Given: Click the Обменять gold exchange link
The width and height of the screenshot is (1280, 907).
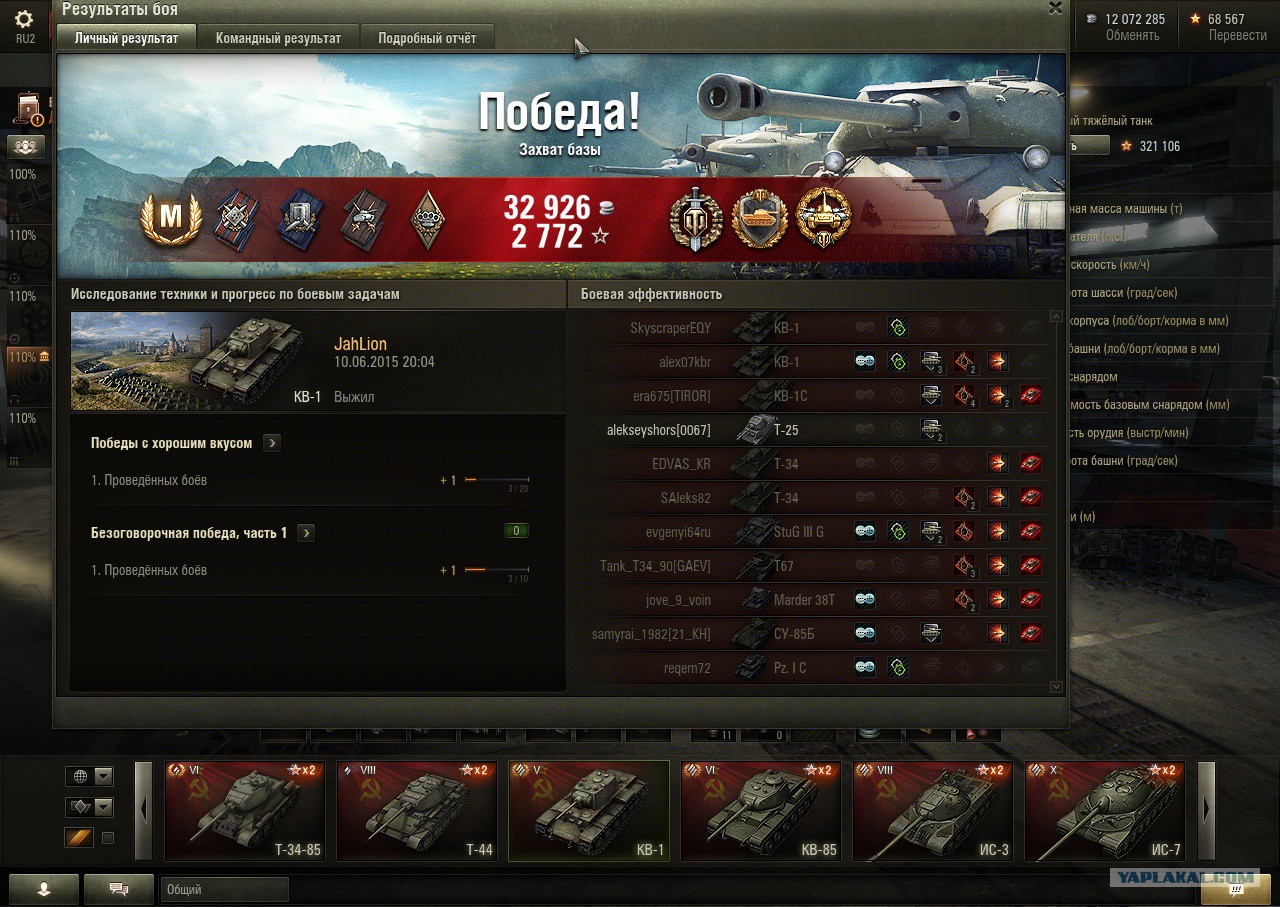Looking at the screenshot, I should (x=1132, y=35).
